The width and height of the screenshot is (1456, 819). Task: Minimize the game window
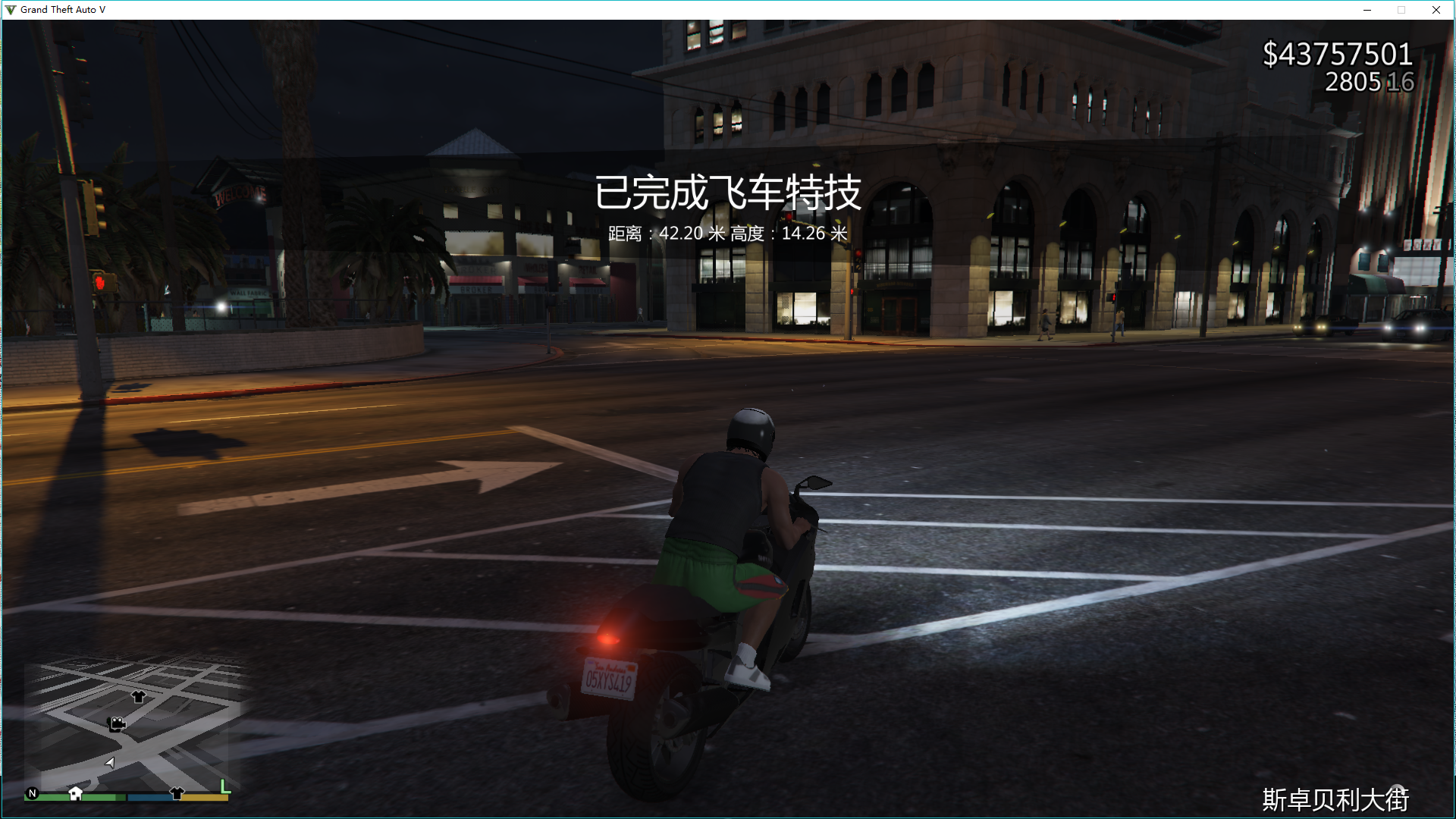(x=1367, y=10)
